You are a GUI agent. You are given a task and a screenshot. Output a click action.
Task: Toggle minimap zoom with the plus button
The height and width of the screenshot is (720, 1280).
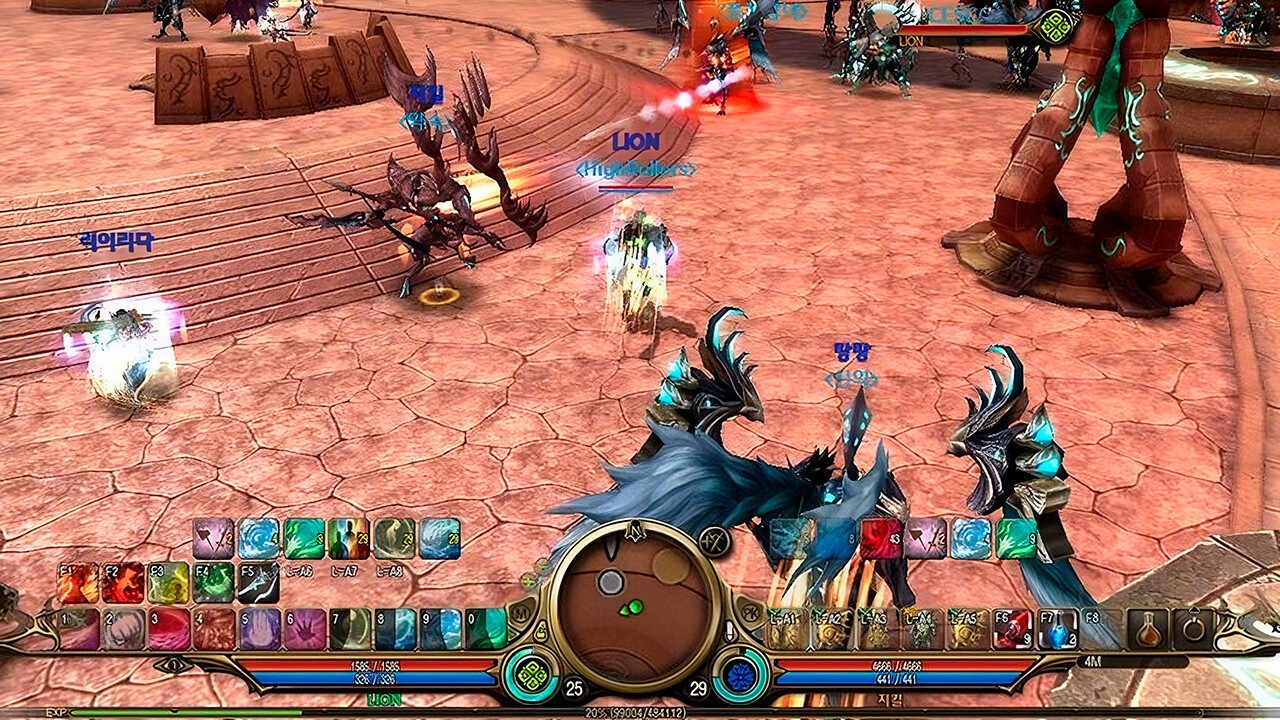click(528, 580)
